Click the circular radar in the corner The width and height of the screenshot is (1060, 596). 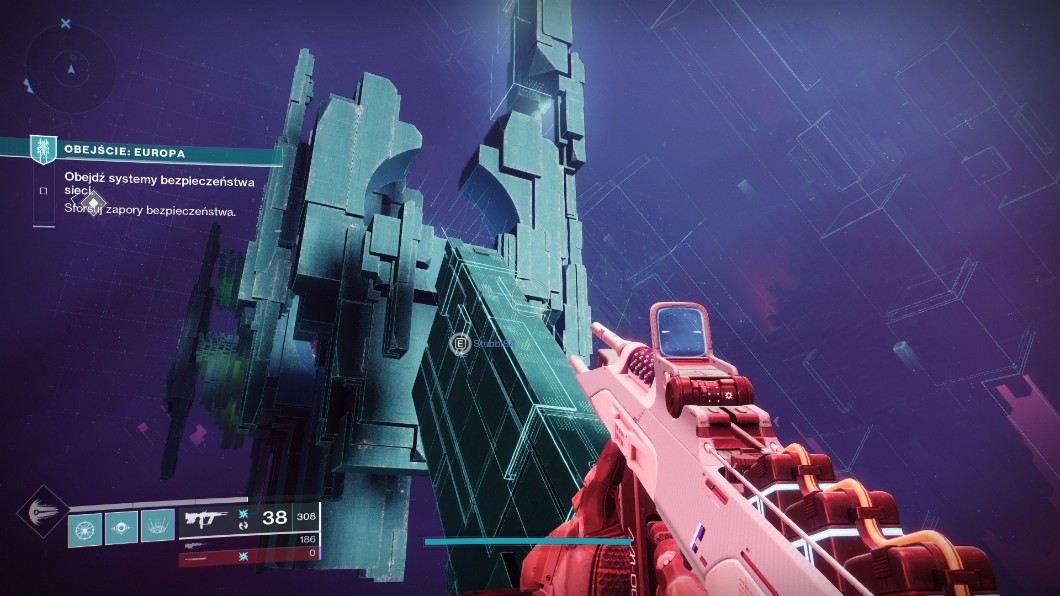70,69
